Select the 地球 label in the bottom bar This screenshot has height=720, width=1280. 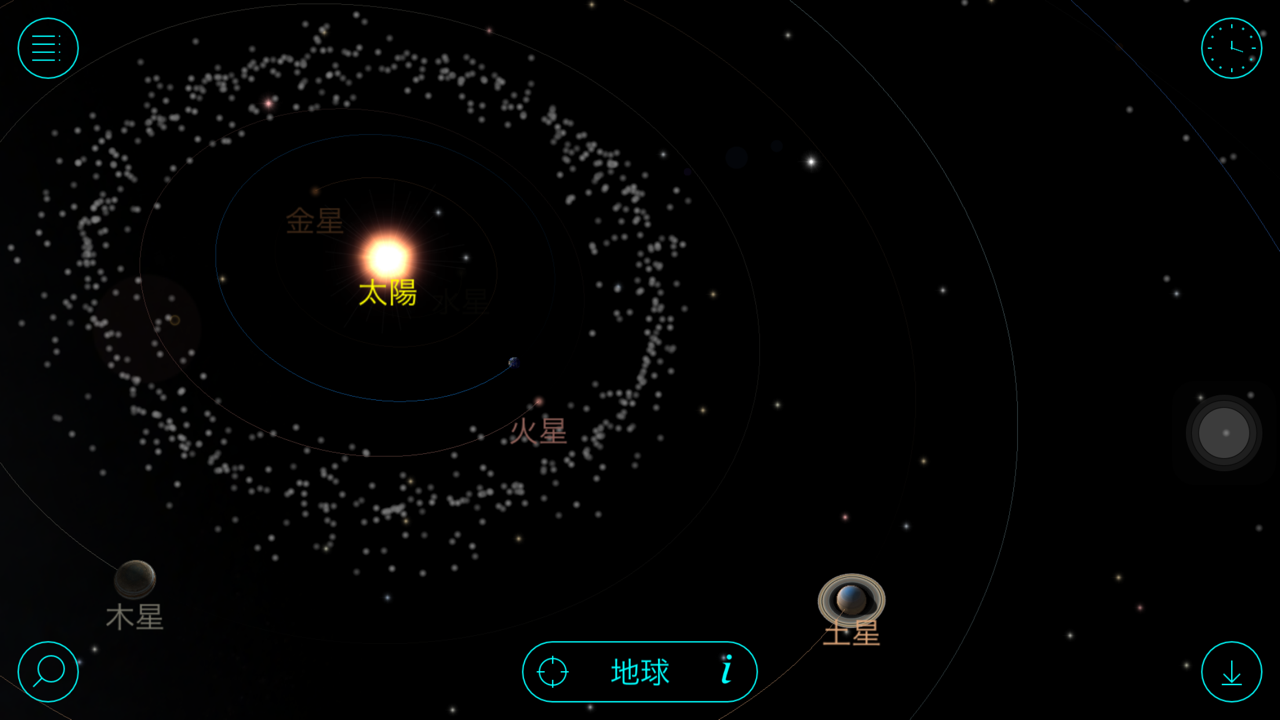pyautogui.click(x=640, y=672)
